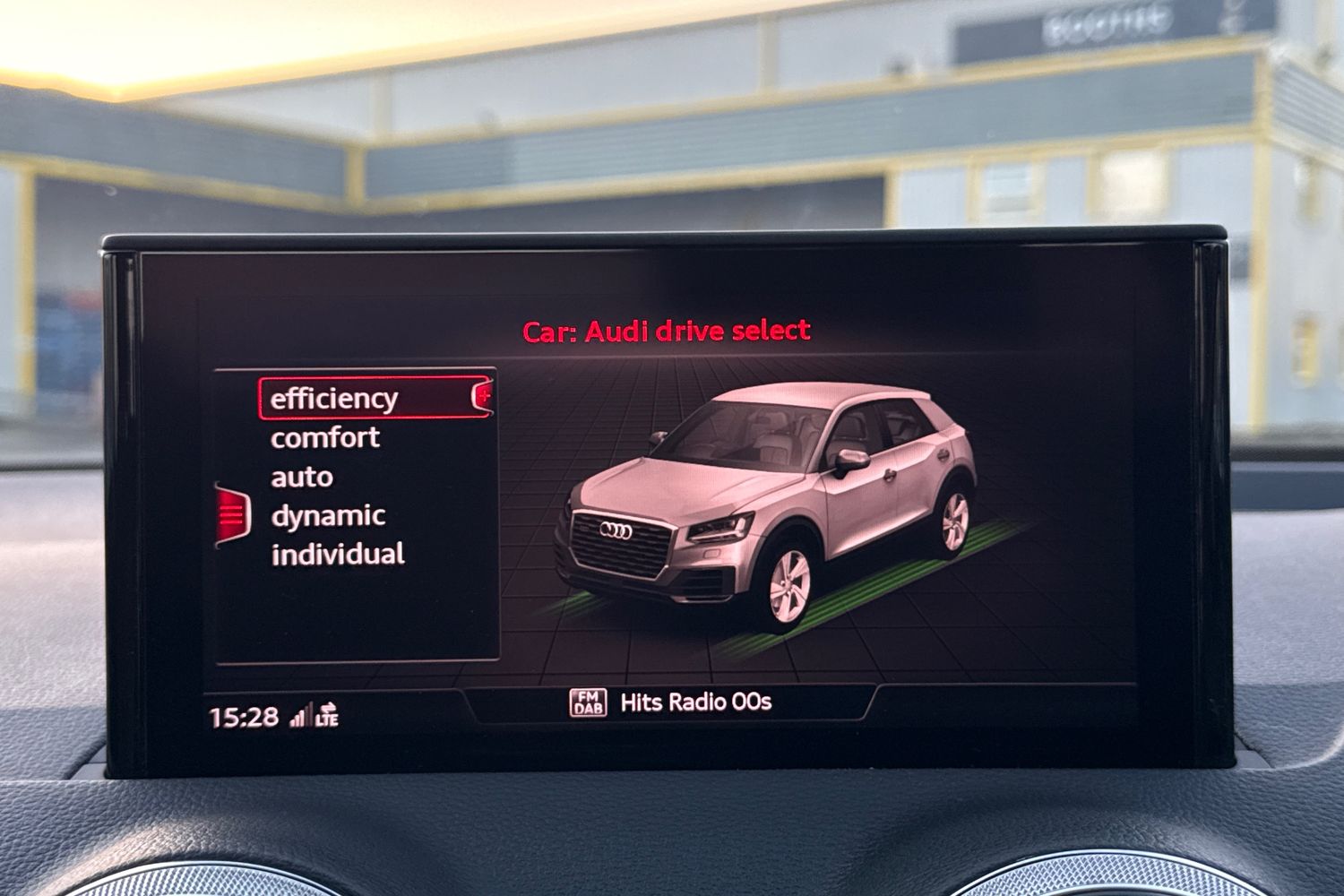Select the dynamic drive mode
Screen dimensions: 1344x896
(x=328, y=515)
